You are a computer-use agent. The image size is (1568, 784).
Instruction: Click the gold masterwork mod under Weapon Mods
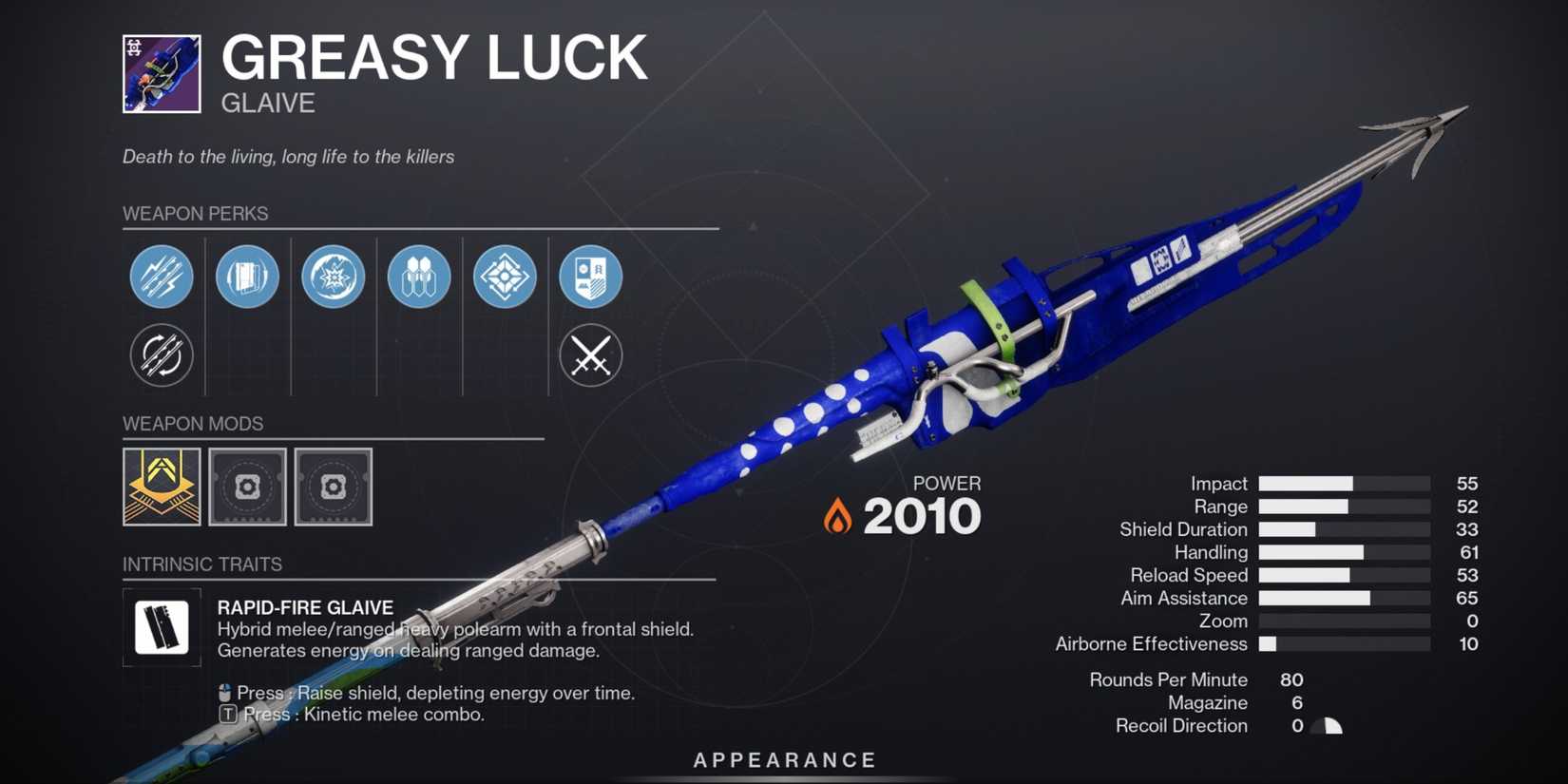(162, 488)
